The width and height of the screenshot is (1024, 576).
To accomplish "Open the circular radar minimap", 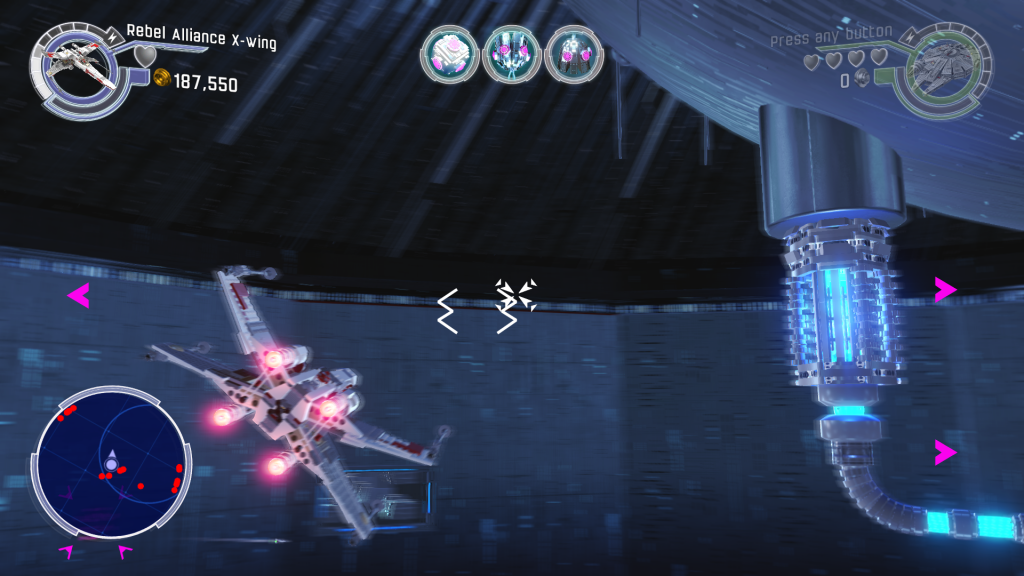I will point(111,462).
